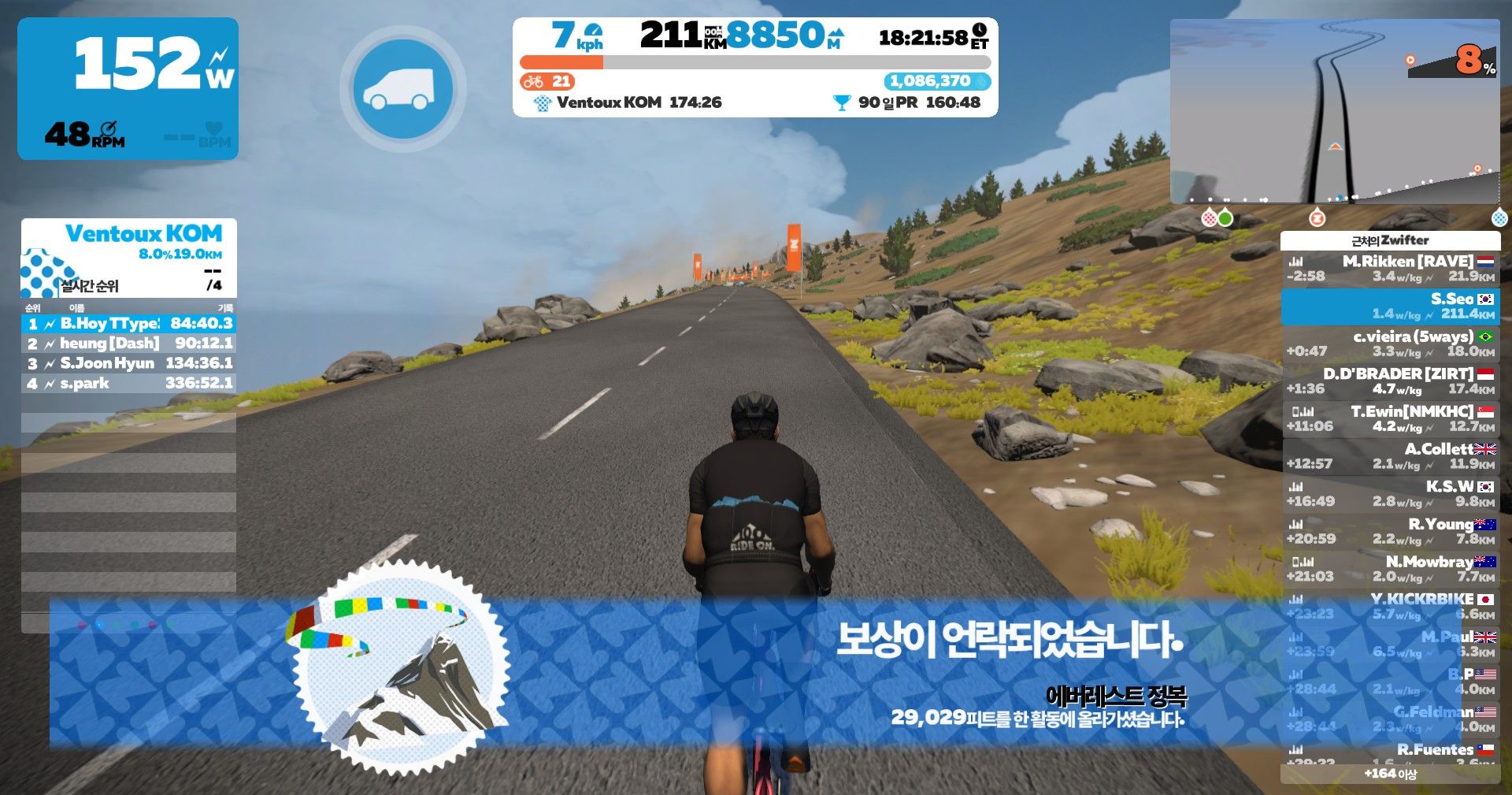Expand the +164 more riders indicator
1512x795 pixels.
point(1391,774)
